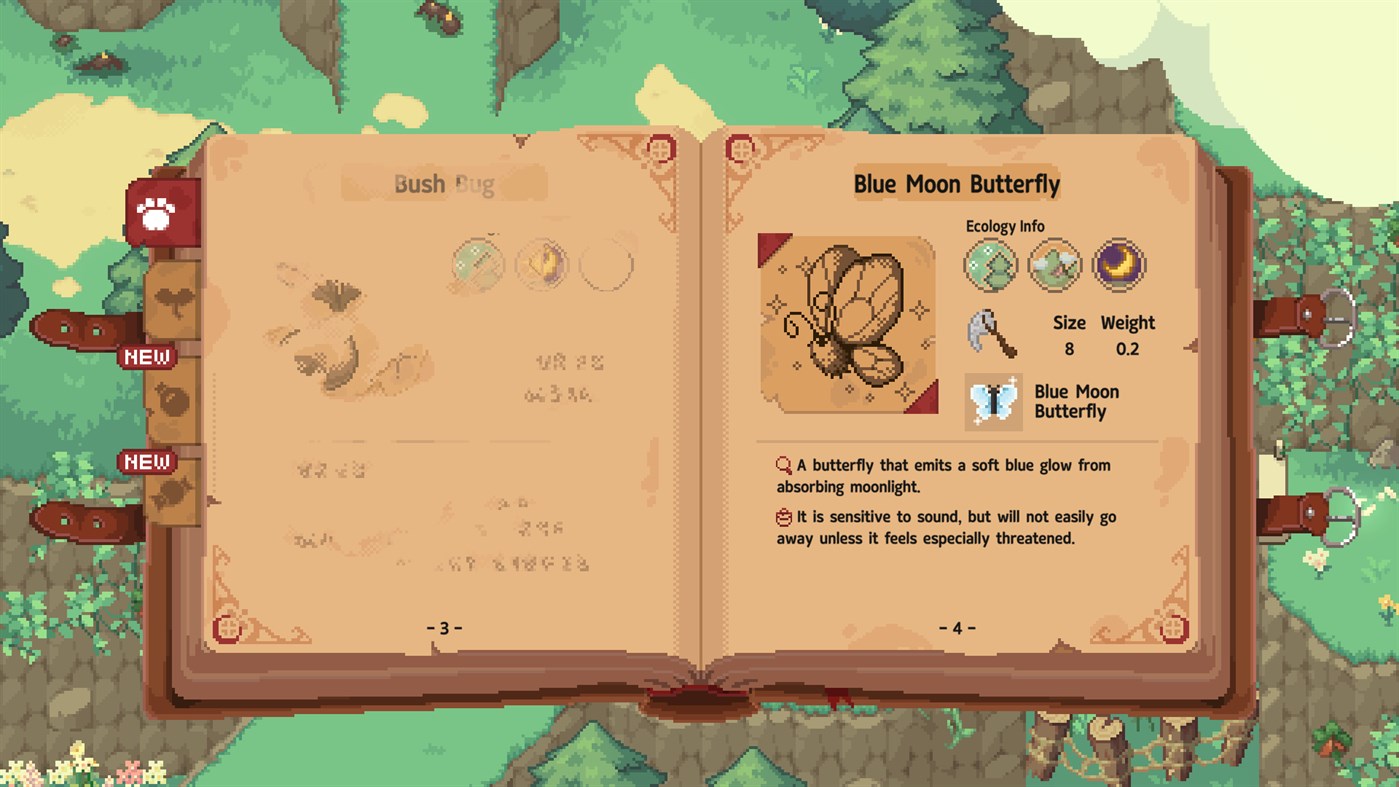Select the moon night-activity ecology icon

coord(1118,264)
